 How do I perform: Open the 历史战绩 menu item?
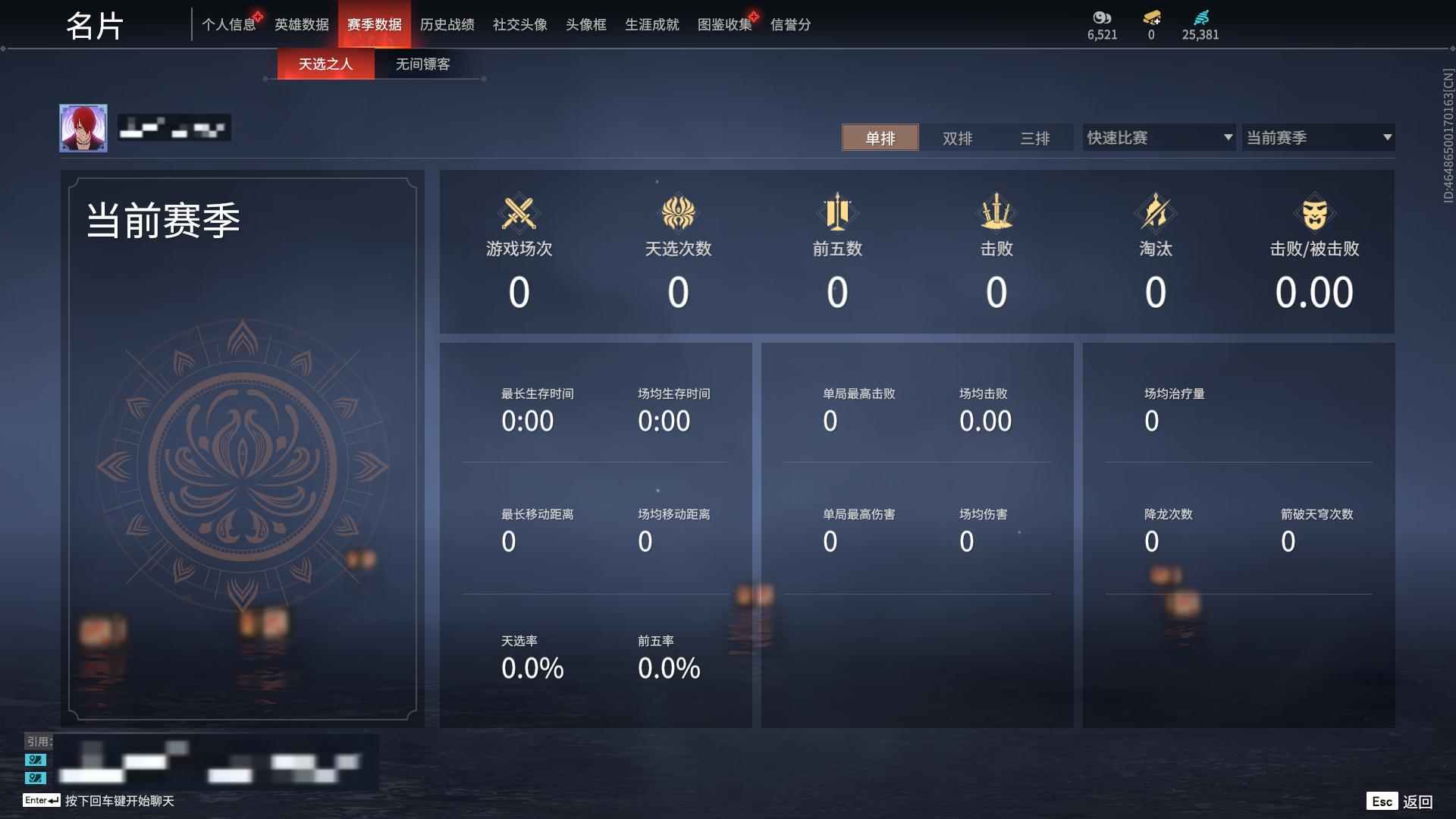pos(447,24)
